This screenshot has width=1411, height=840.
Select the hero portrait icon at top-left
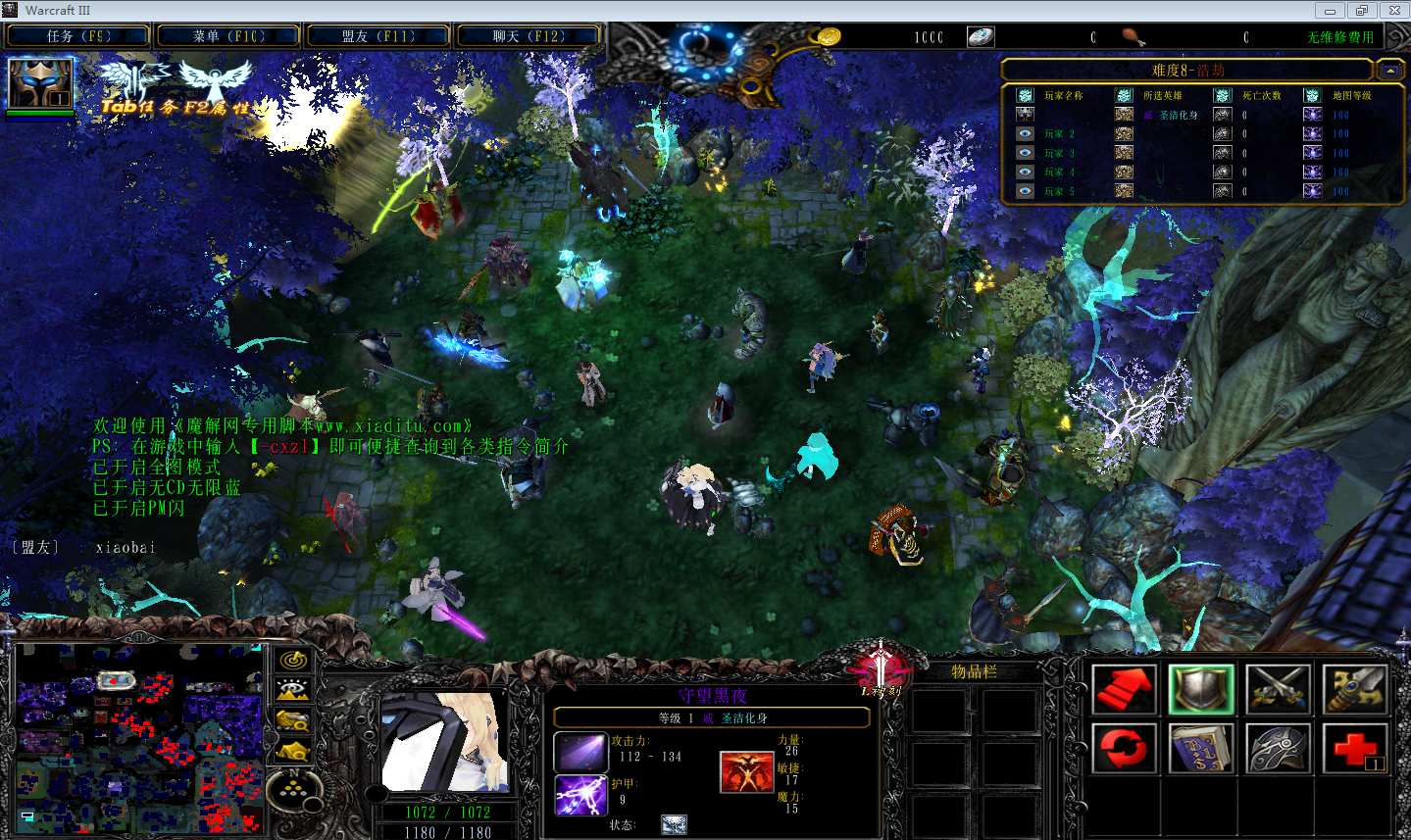pos(40,83)
